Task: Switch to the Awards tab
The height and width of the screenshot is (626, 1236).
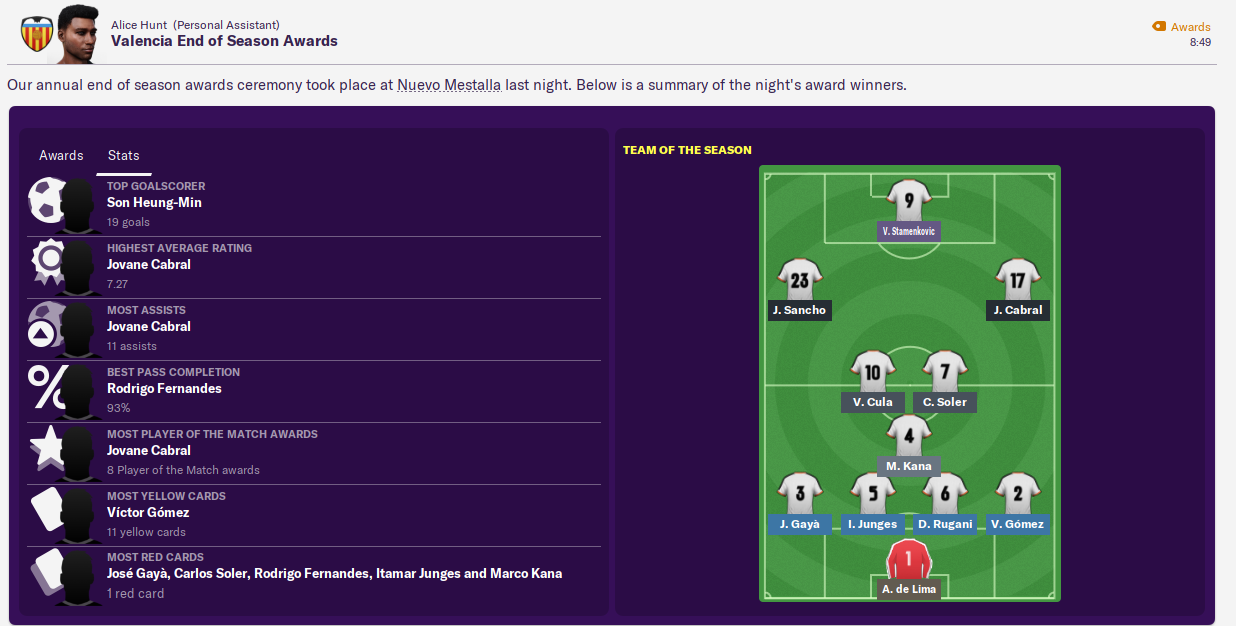Action: click(61, 156)
